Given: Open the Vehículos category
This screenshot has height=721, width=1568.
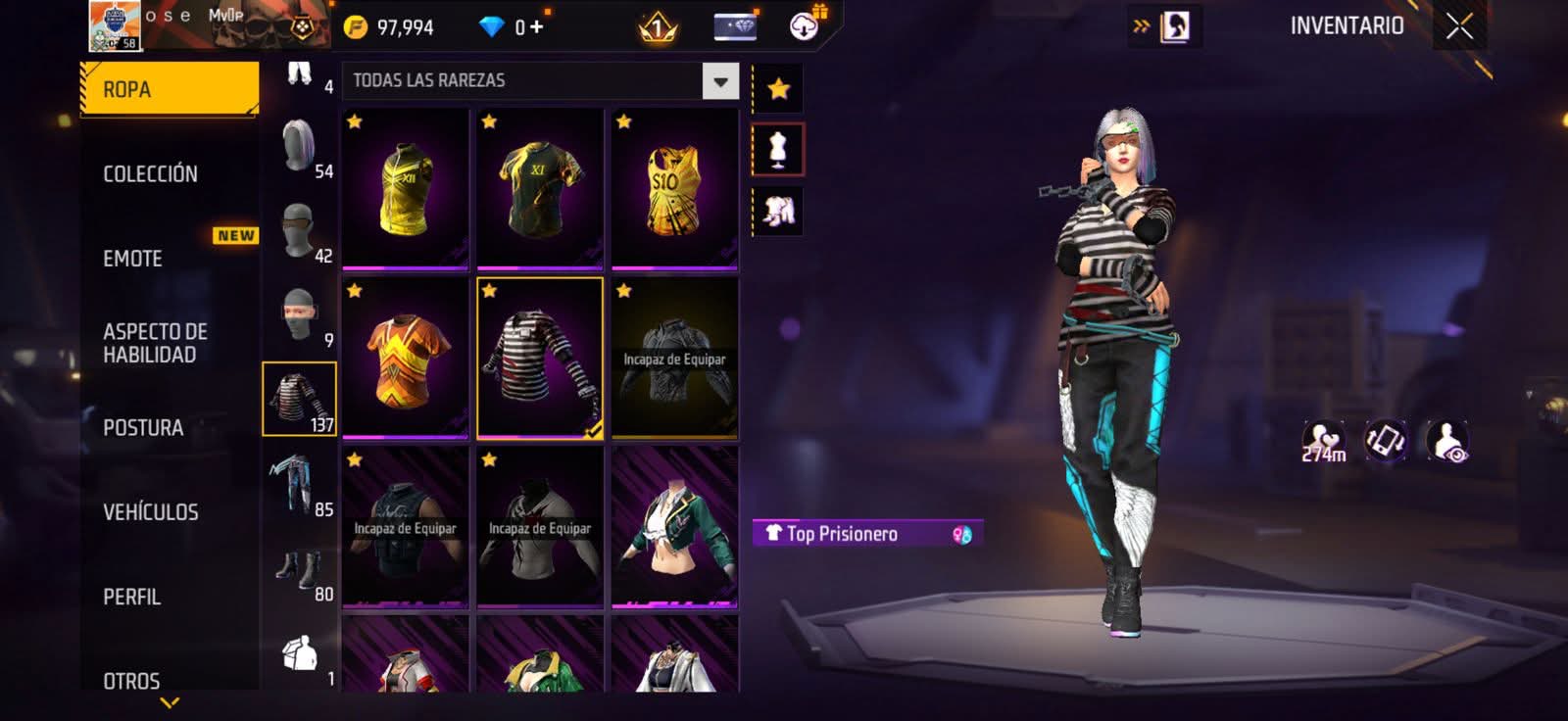Looking at the screenshot, I should [151, 511].
